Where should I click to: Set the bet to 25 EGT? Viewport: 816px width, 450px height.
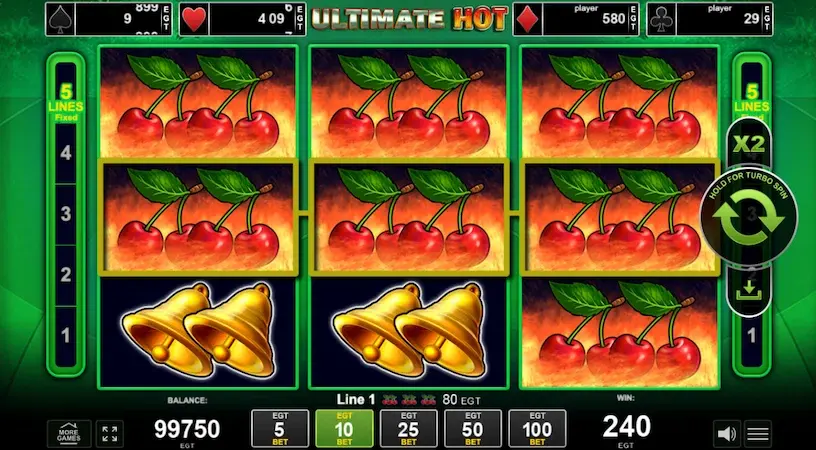click(408, 428)
